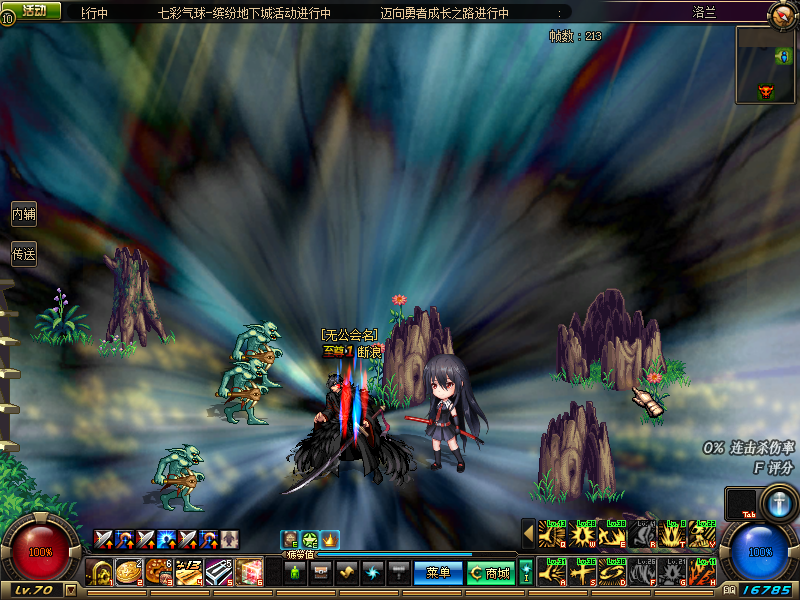Use the whirlwind skill on D
Image resolution: width=800 pixels, height=600 pixels.
(x=611, y=573)
